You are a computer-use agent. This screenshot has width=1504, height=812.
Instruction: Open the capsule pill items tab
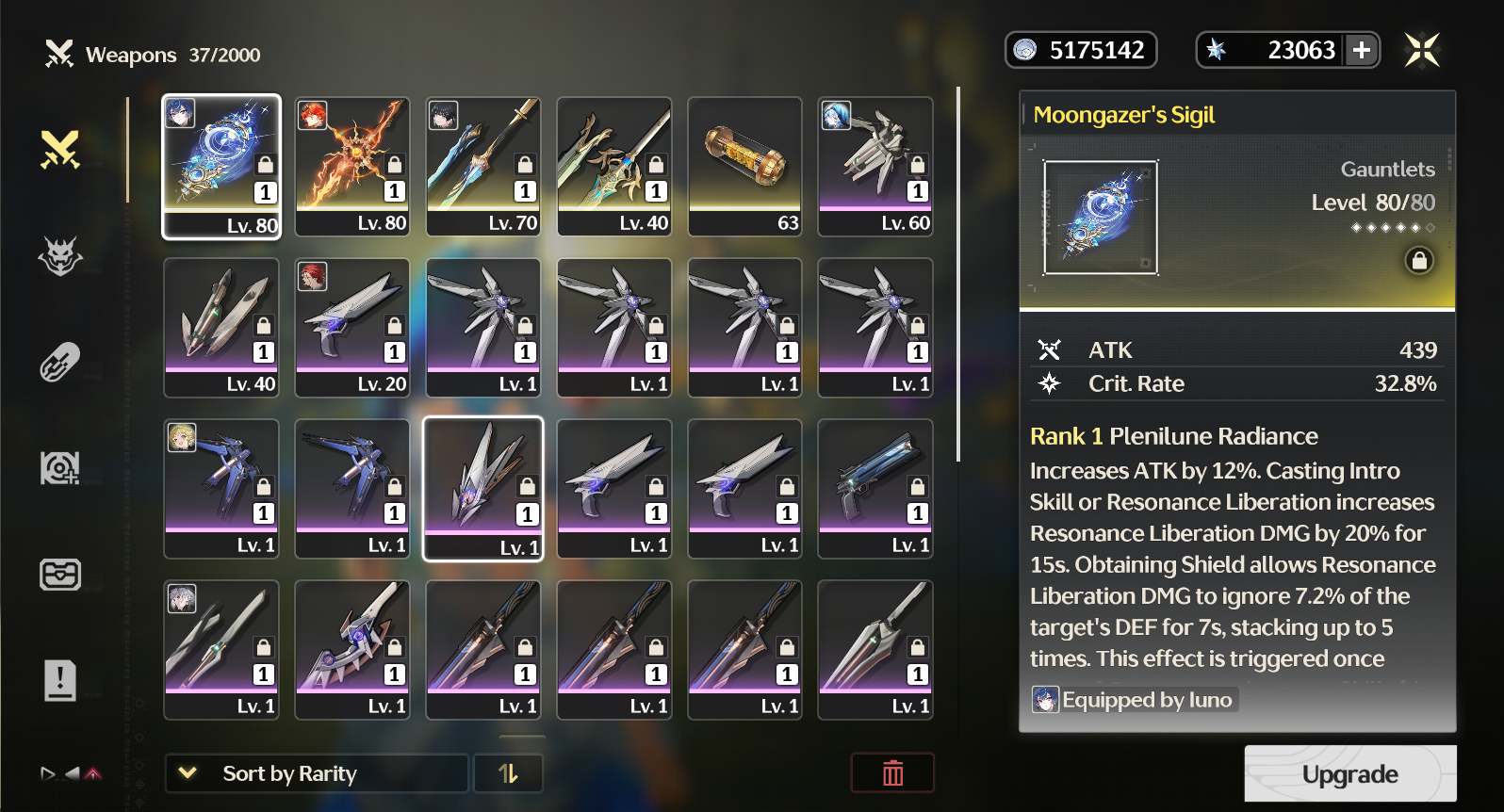[60, 363]
